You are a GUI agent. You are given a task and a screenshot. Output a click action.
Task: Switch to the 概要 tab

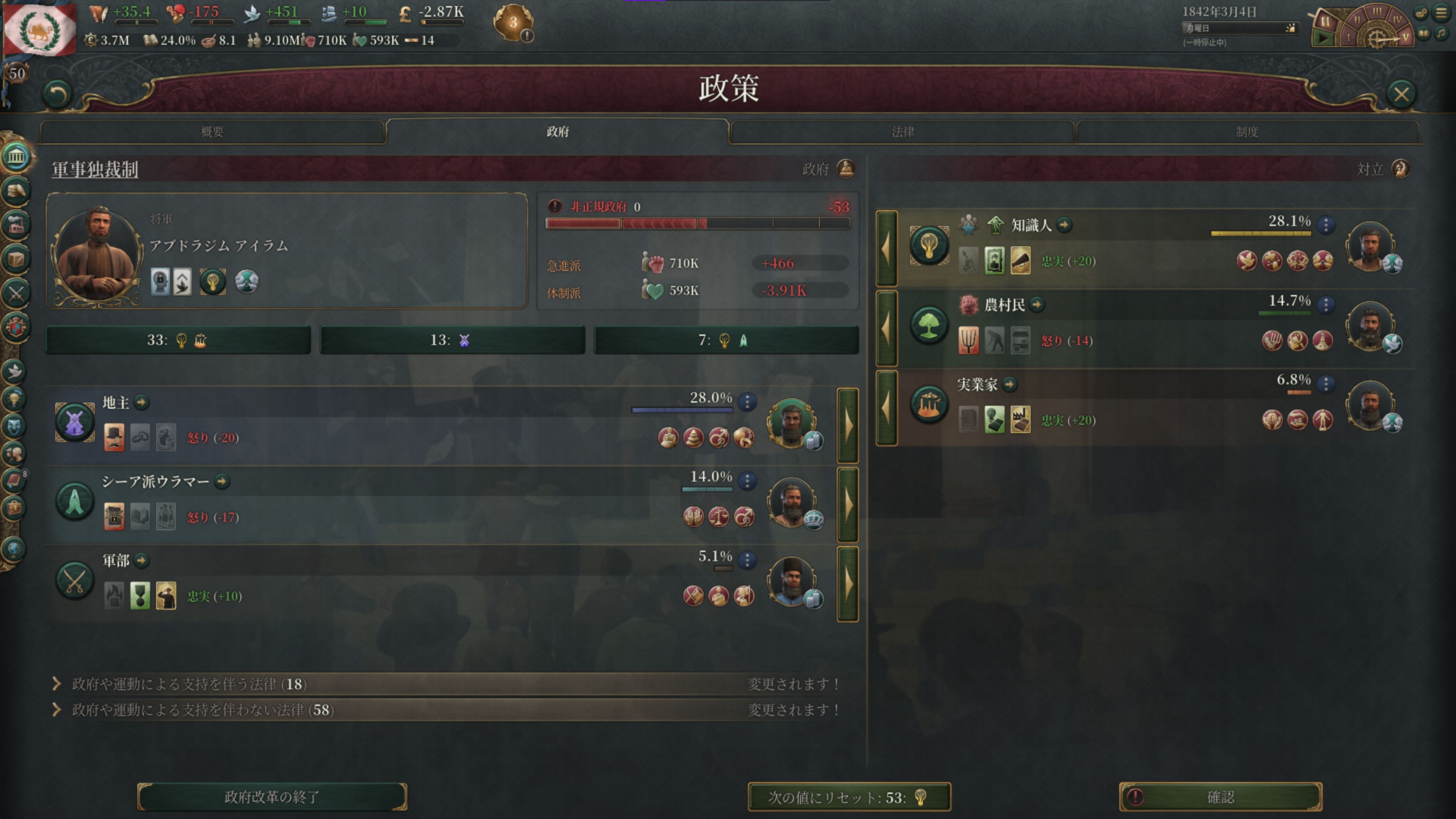click(x=212, y=132)
